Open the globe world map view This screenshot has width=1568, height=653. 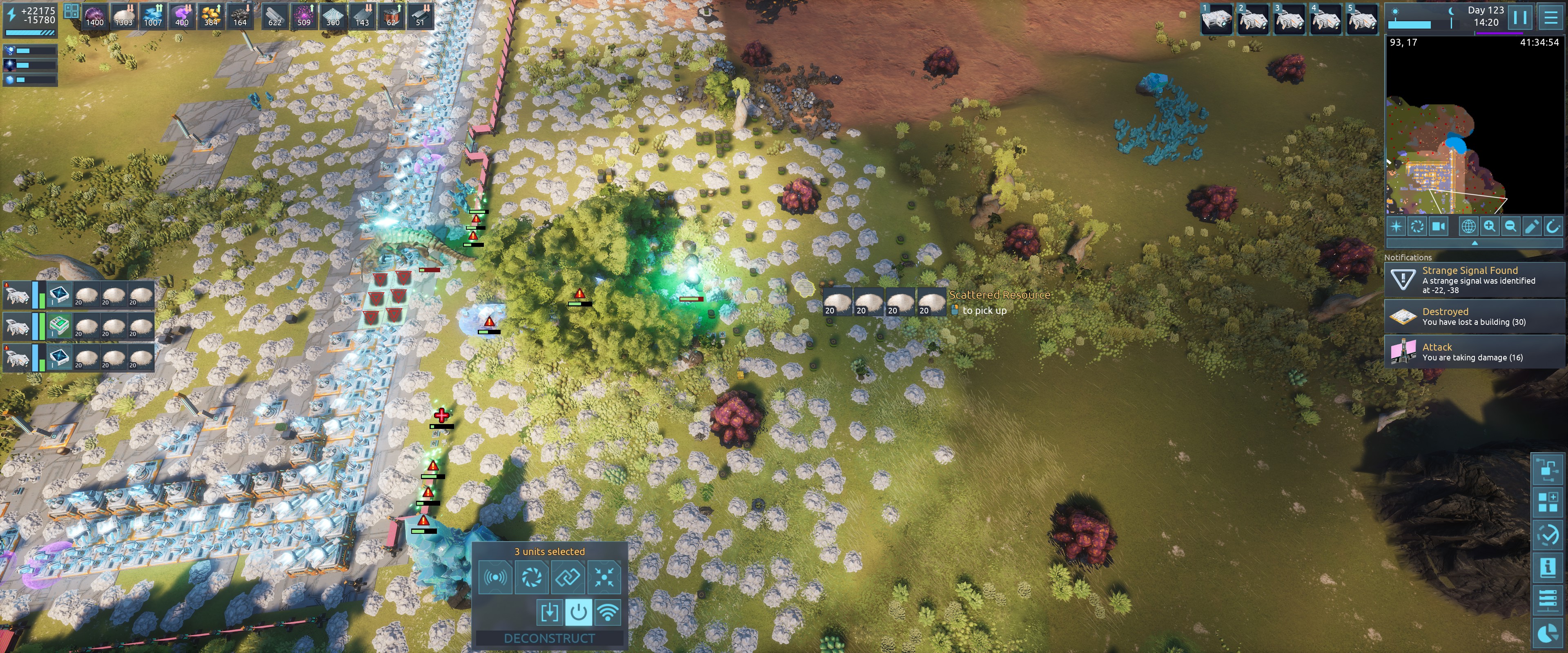1468,227
